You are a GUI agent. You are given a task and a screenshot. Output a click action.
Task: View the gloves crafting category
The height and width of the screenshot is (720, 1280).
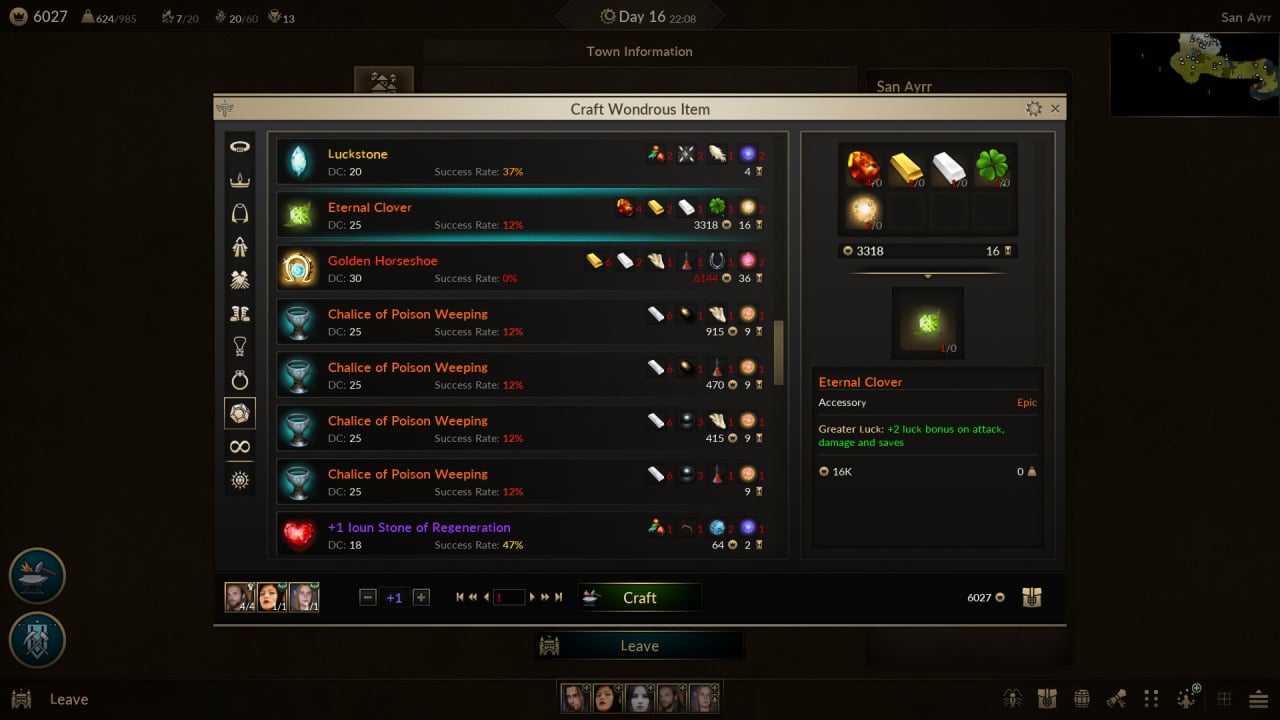pos(240,280)
